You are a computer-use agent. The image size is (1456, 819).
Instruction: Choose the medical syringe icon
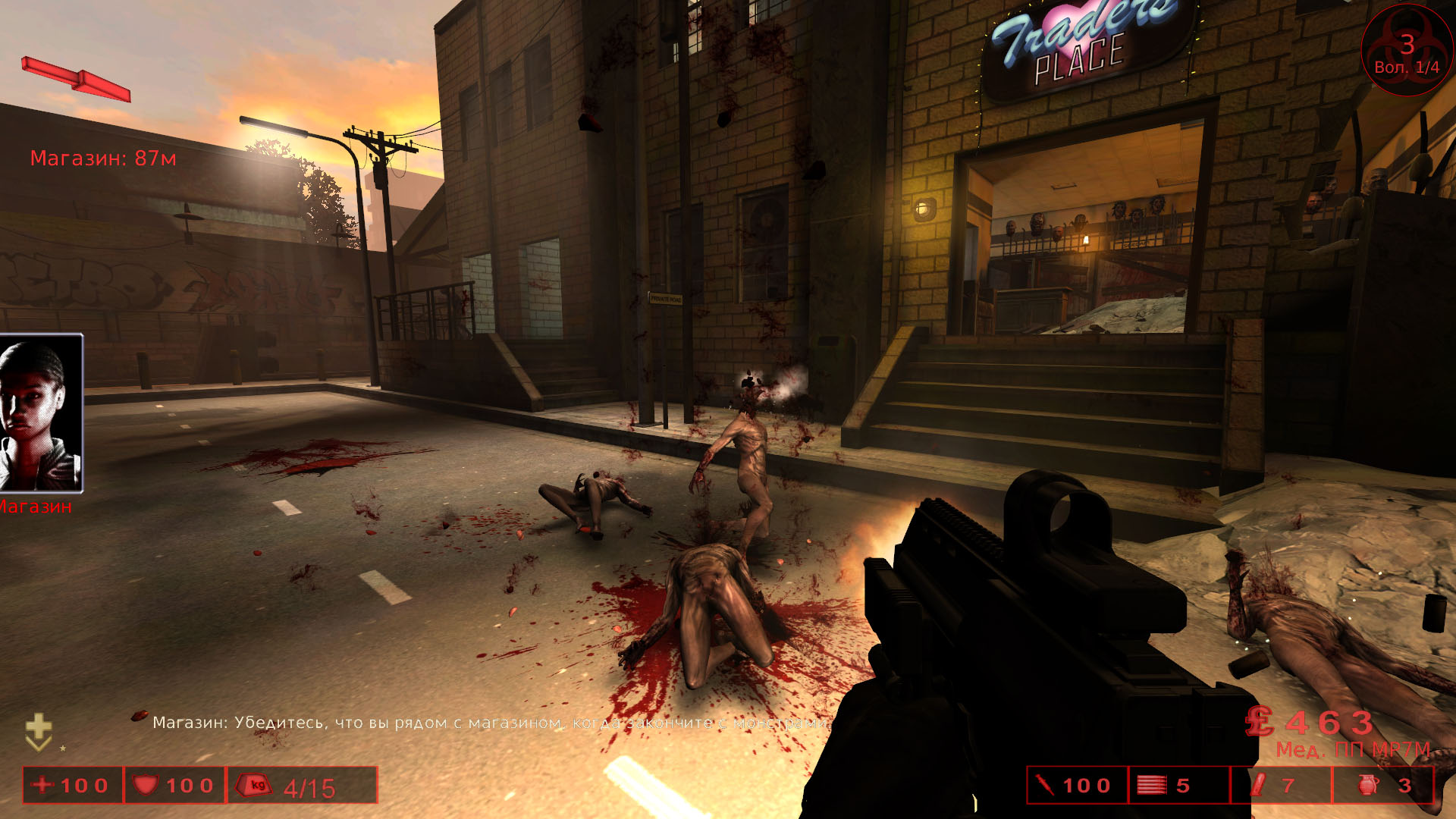pos(1045,785)
